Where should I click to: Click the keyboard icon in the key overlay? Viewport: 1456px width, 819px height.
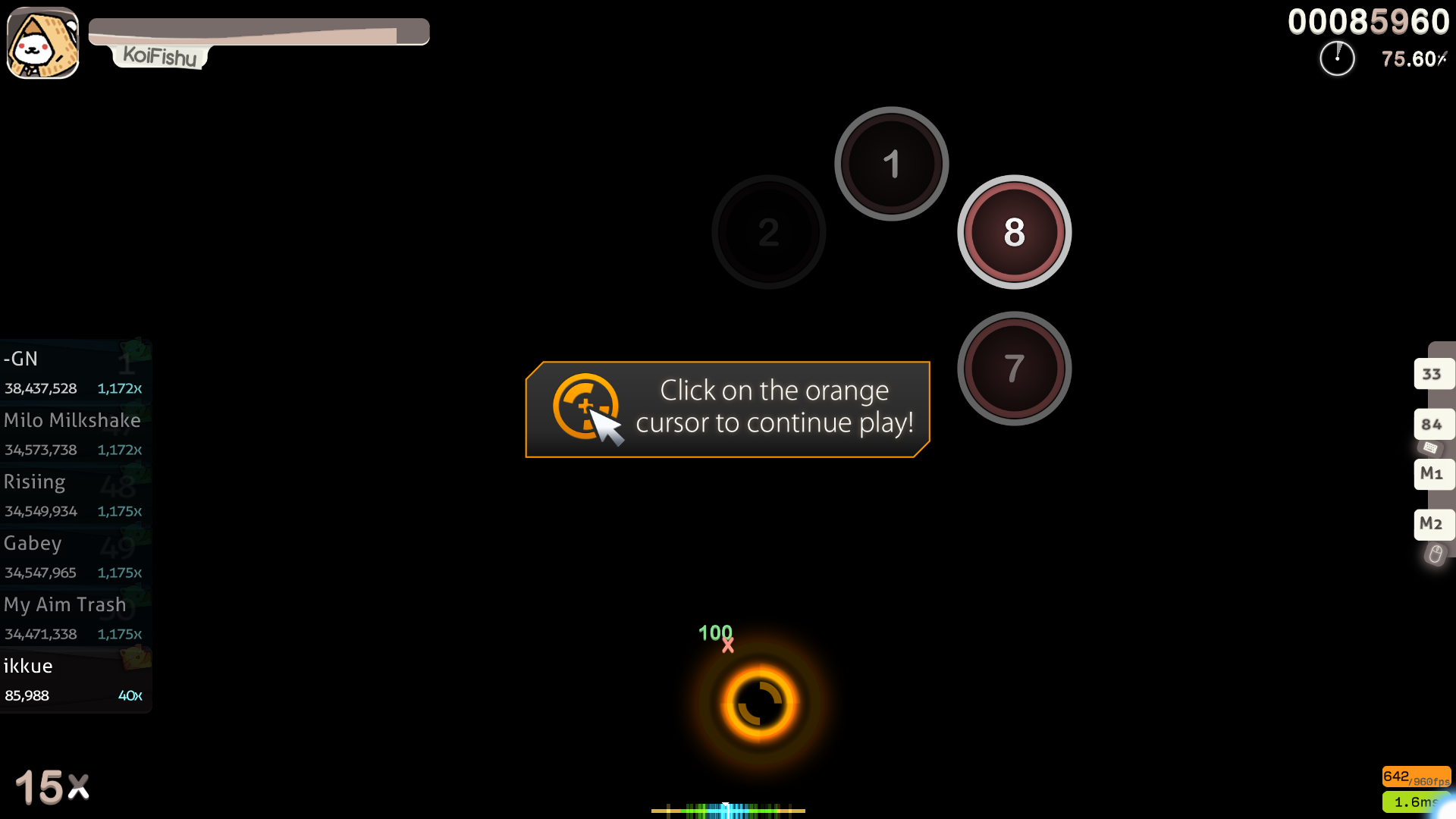1430,448
